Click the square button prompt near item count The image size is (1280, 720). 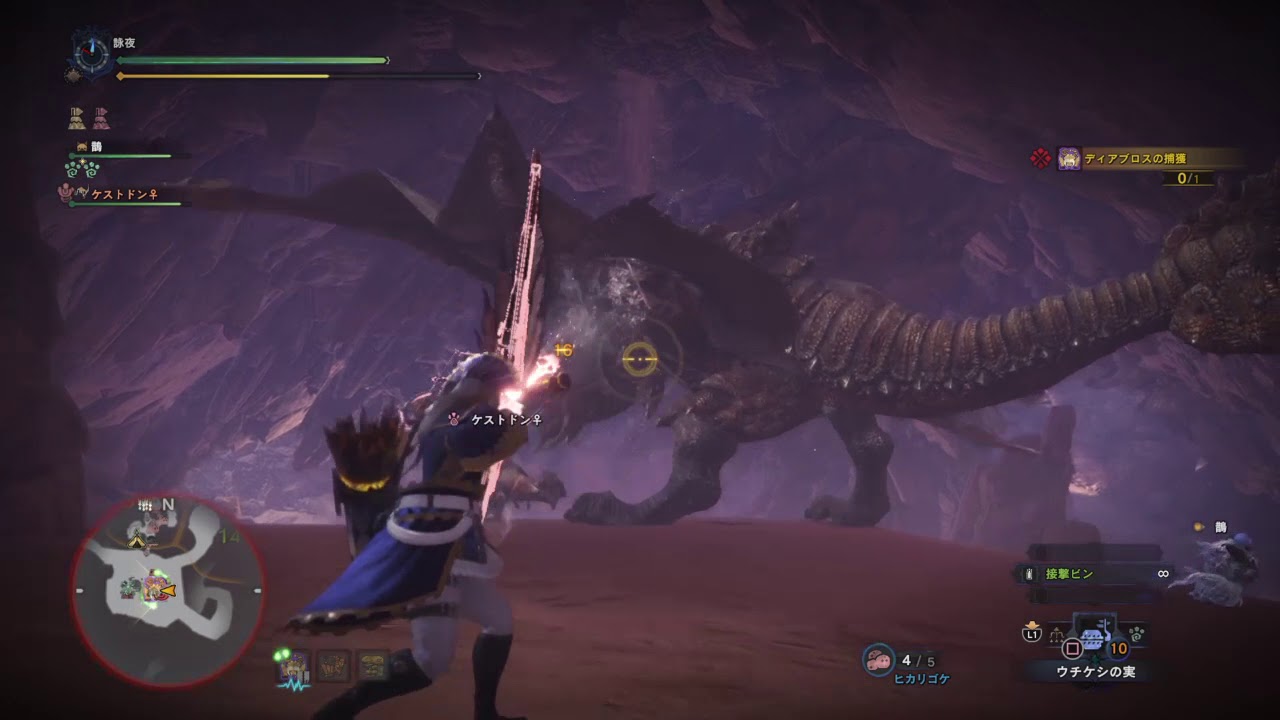click(1072, 648)
